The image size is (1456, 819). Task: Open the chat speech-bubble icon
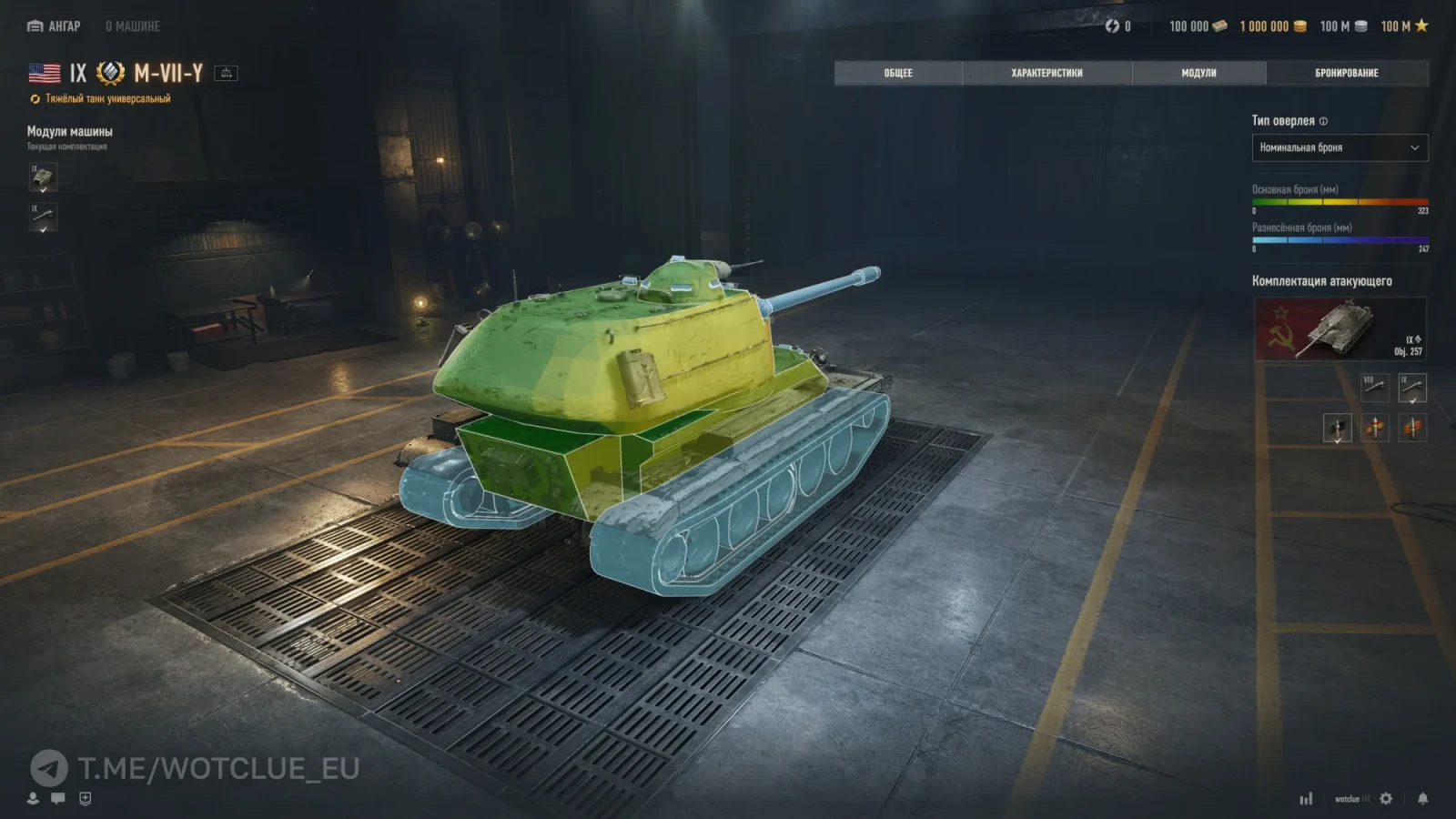pyautogui.click(x=58, y=798)
